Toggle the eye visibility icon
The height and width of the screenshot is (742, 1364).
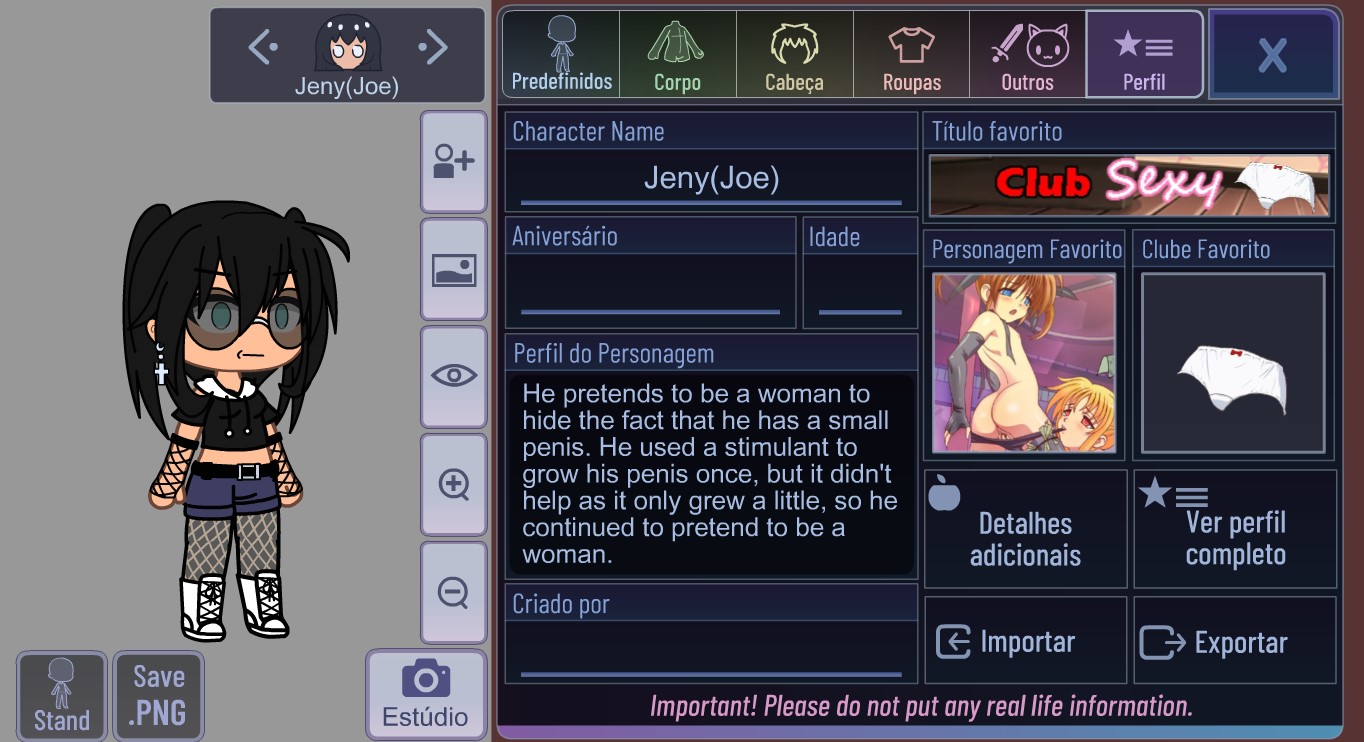coord(454,377)
